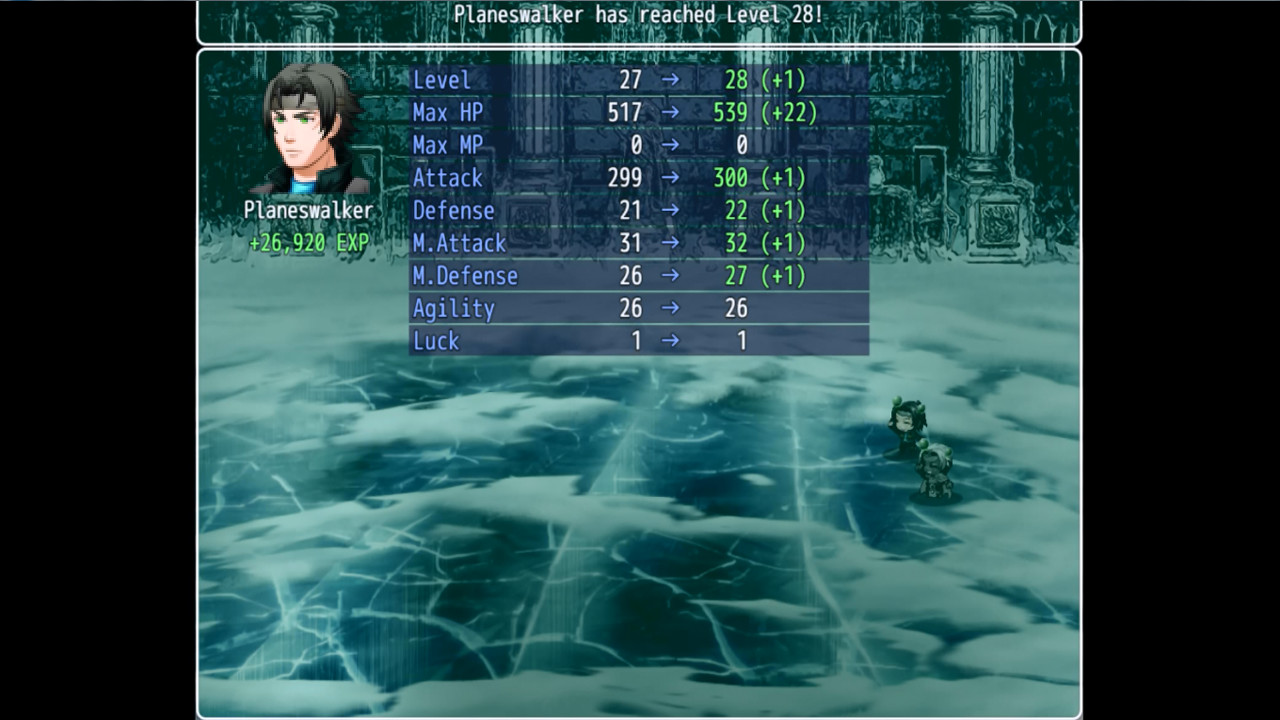This screenshot has width=1280, height=720.
Task: Click the arrow beside the Luck stat
Action: tap(669, 341)
